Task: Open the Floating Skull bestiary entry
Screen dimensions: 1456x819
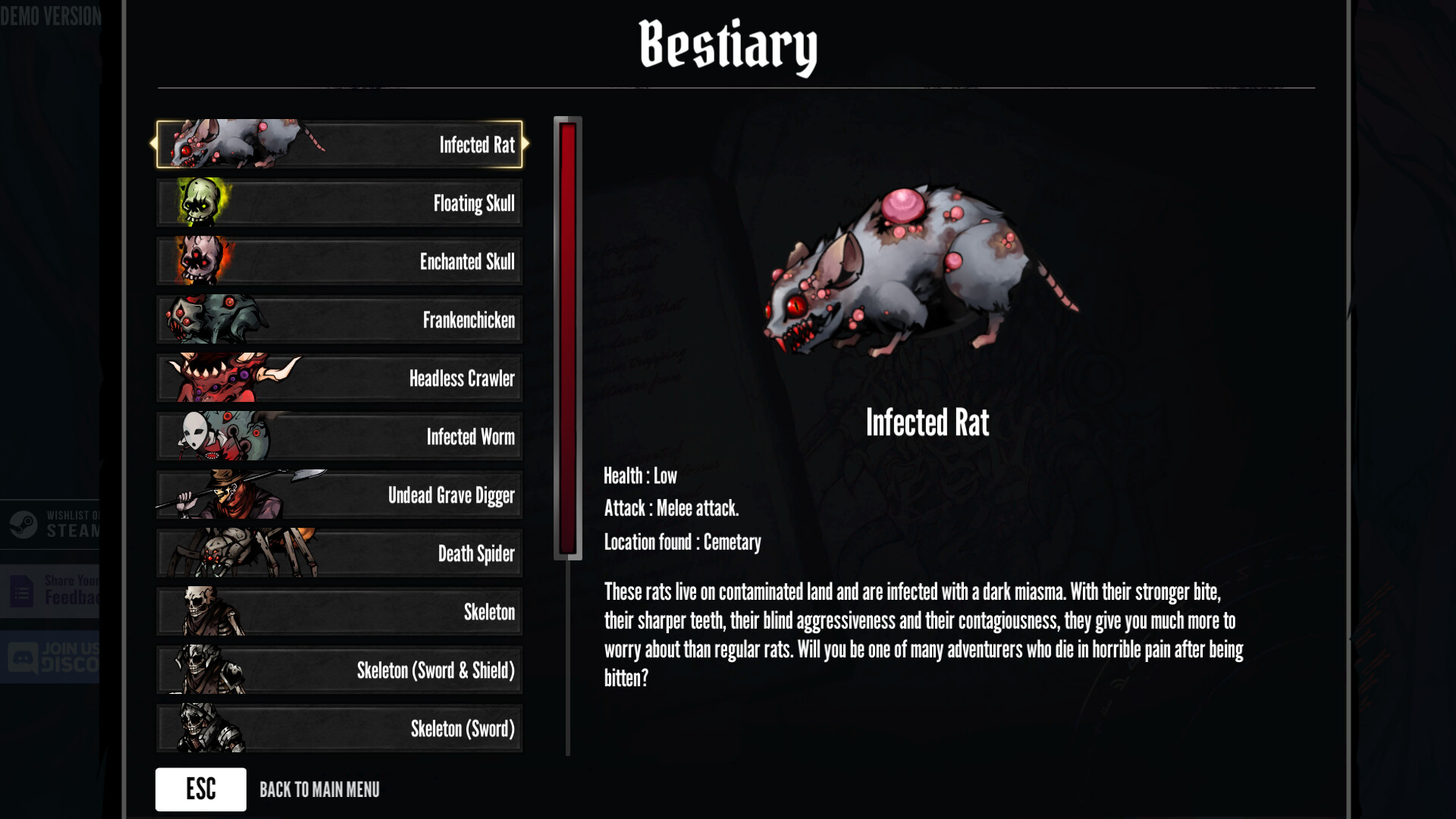Action: (x=339, y=203)
